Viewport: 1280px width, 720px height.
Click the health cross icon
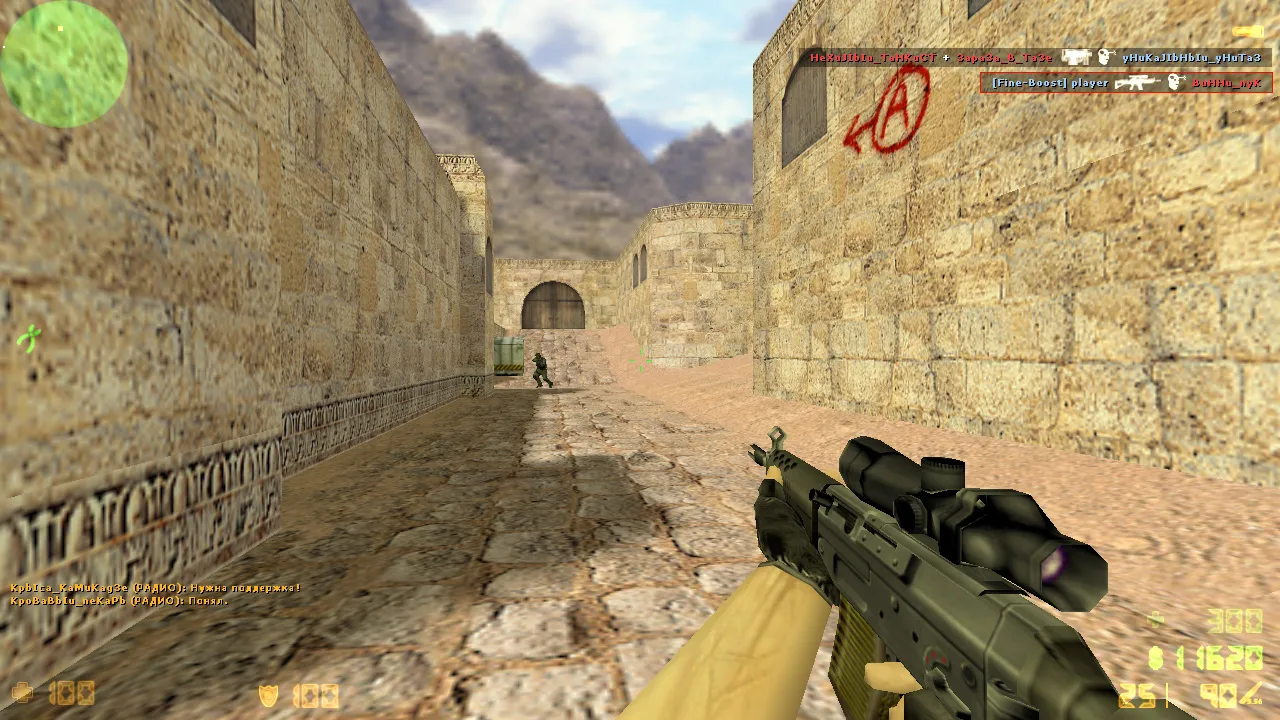(21, 693)
